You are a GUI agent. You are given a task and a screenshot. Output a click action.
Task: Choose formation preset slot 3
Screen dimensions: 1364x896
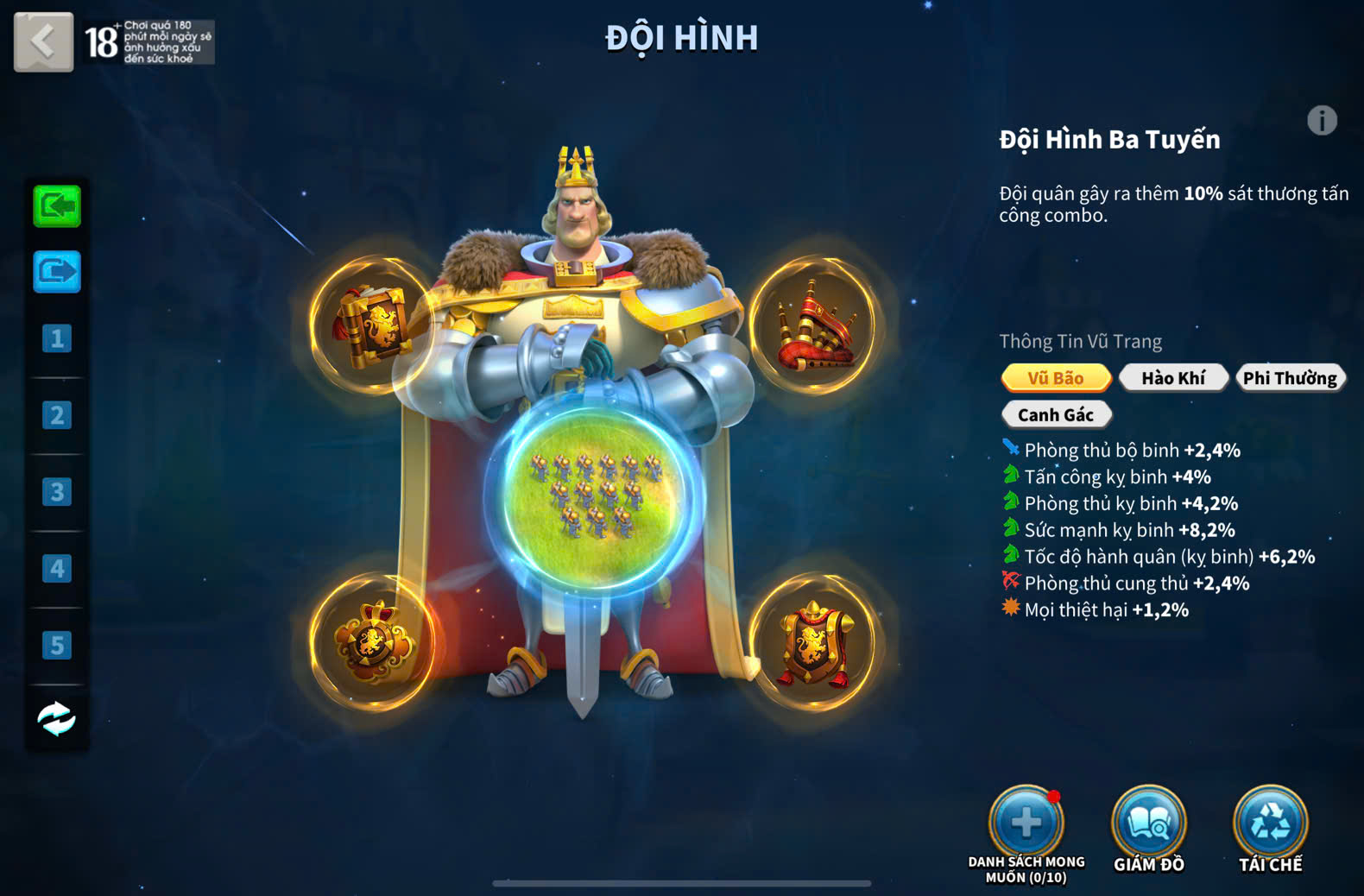[x=57, y=492]
